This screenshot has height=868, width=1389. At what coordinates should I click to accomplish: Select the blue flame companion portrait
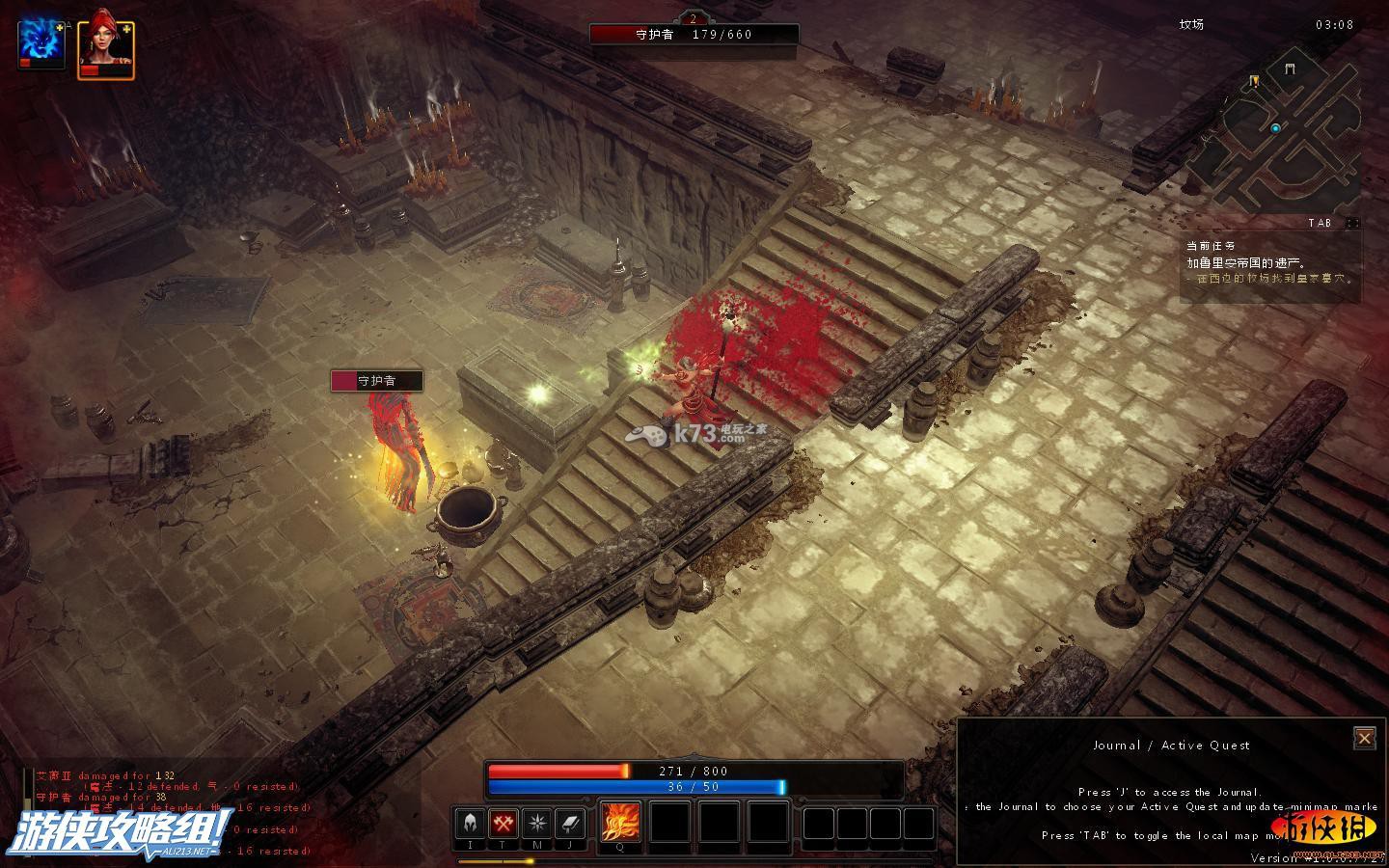pos(41,45)
